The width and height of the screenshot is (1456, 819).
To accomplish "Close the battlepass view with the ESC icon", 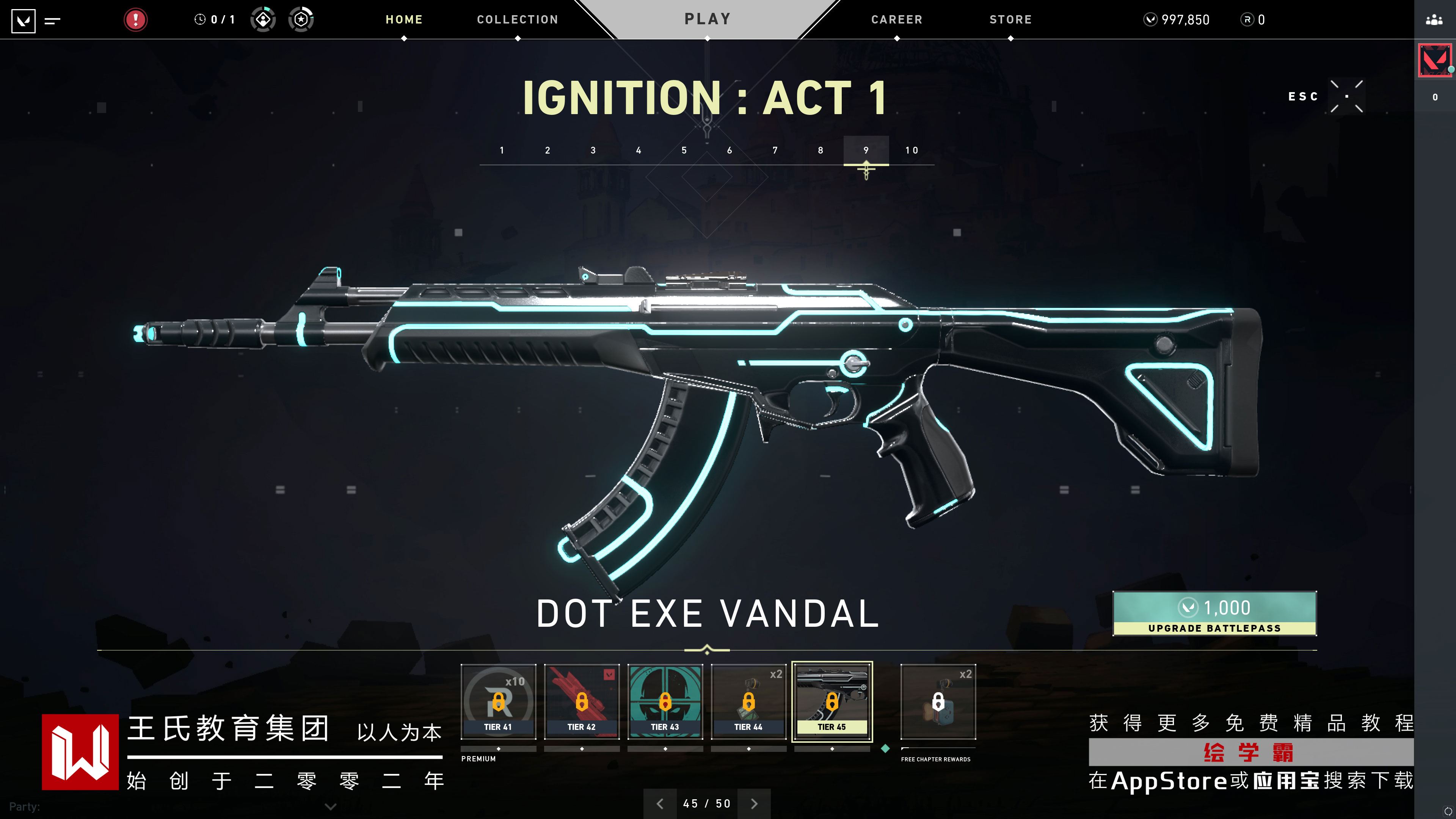I will click(1346, 97).
